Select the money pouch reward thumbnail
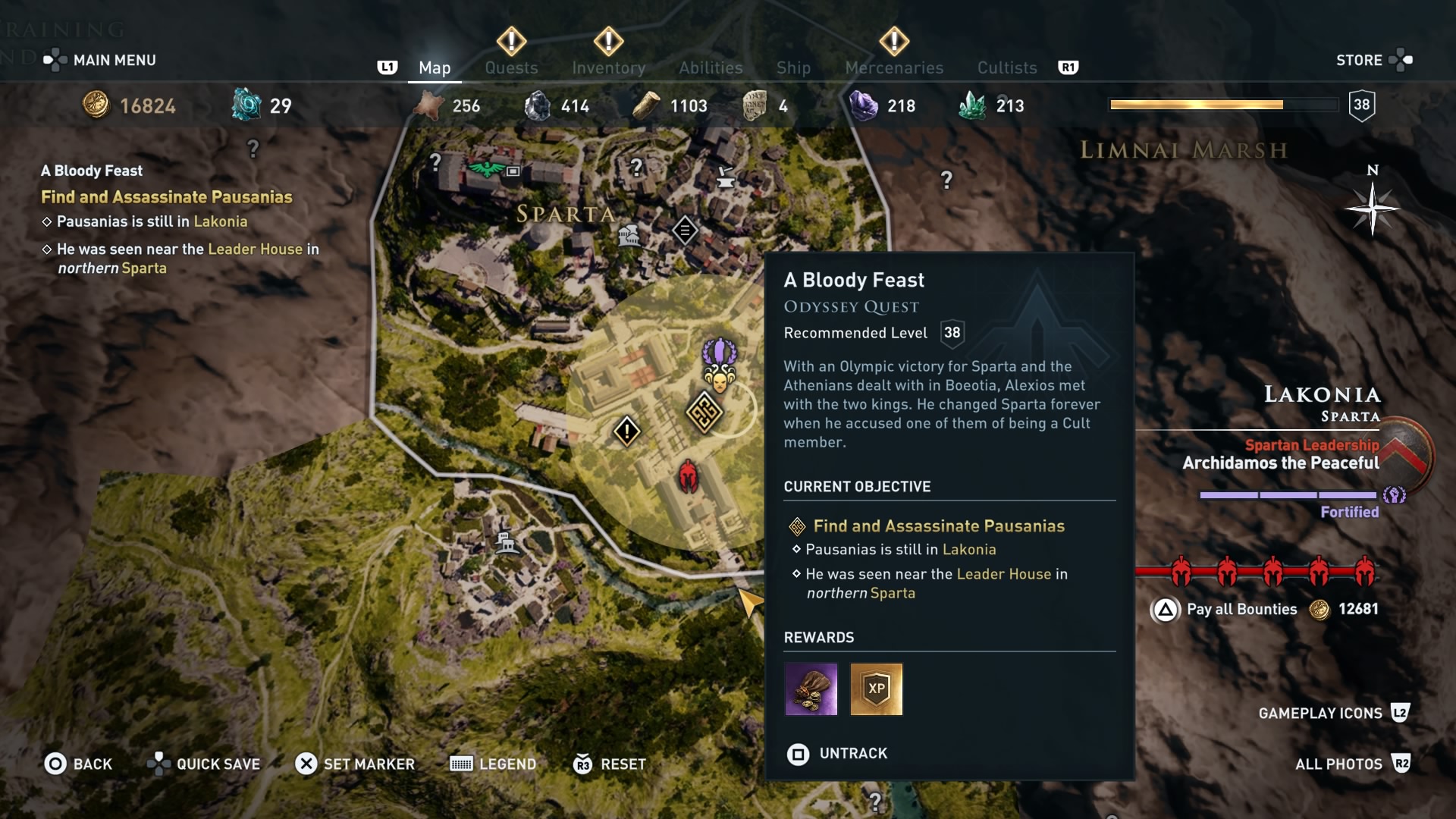Screen dimensions: 1456x819 tap(811, 689)
